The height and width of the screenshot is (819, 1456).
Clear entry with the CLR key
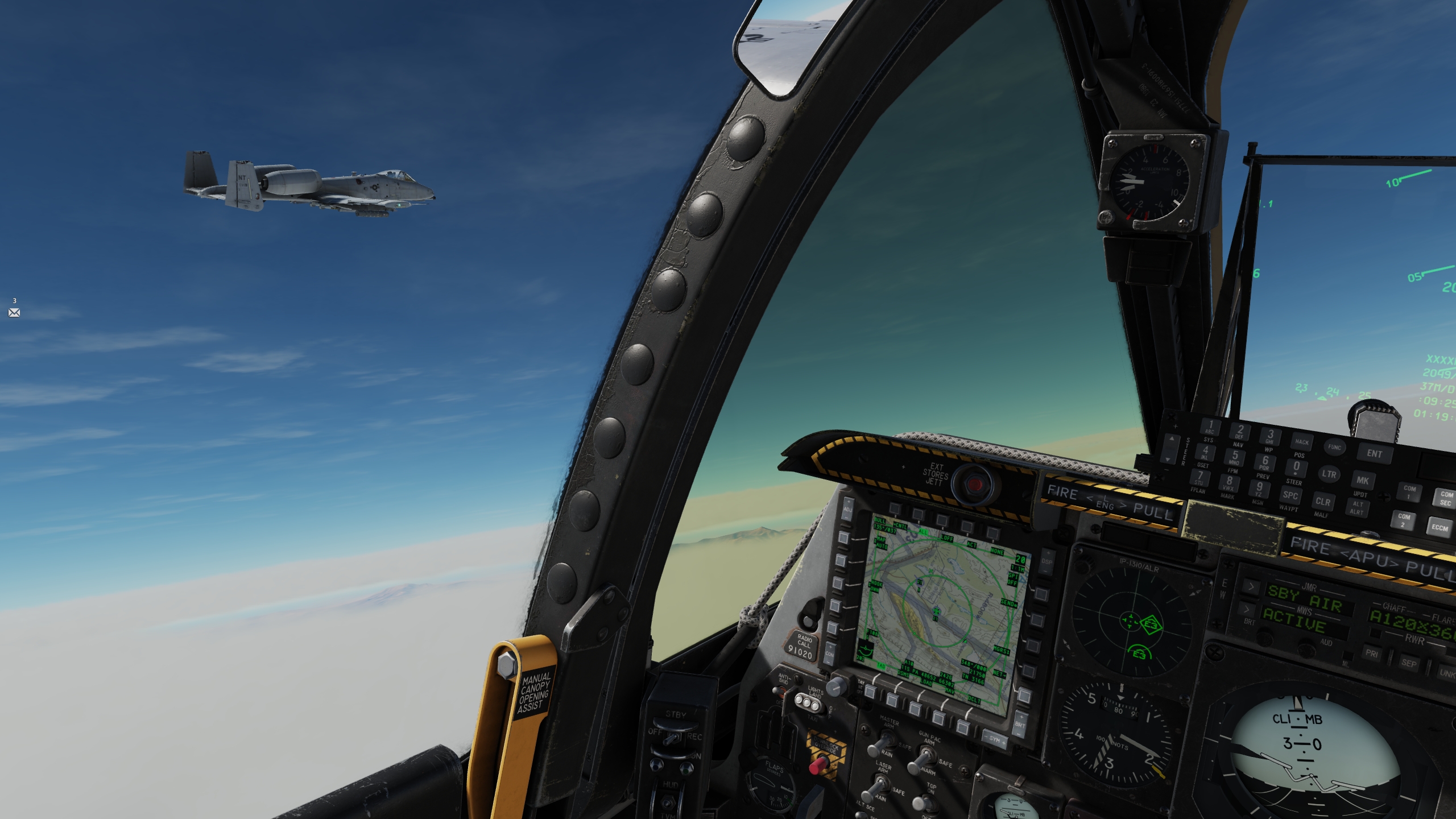[x=1322, y=501]
